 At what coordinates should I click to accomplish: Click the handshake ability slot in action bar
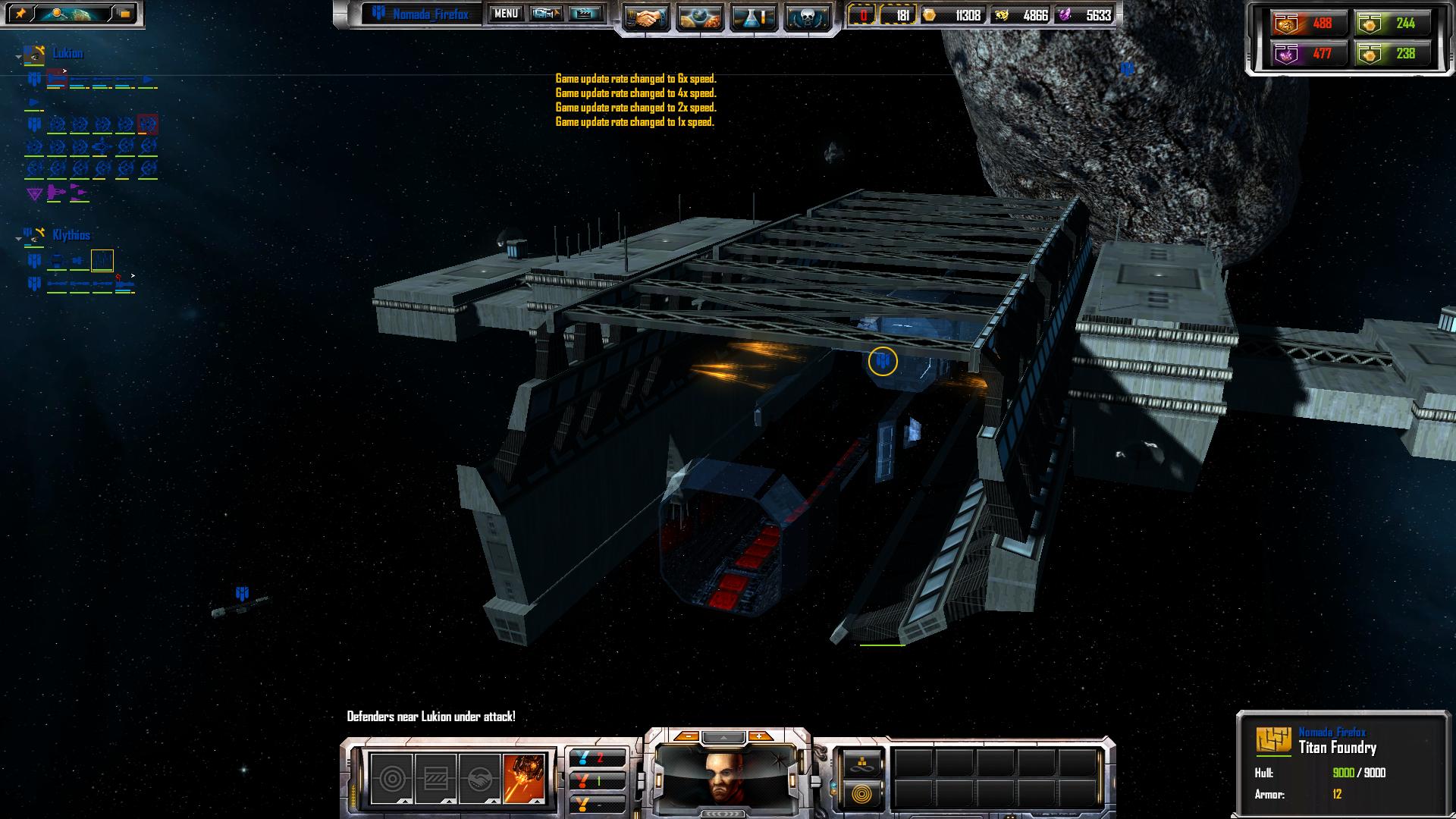[x=480, y=778]
